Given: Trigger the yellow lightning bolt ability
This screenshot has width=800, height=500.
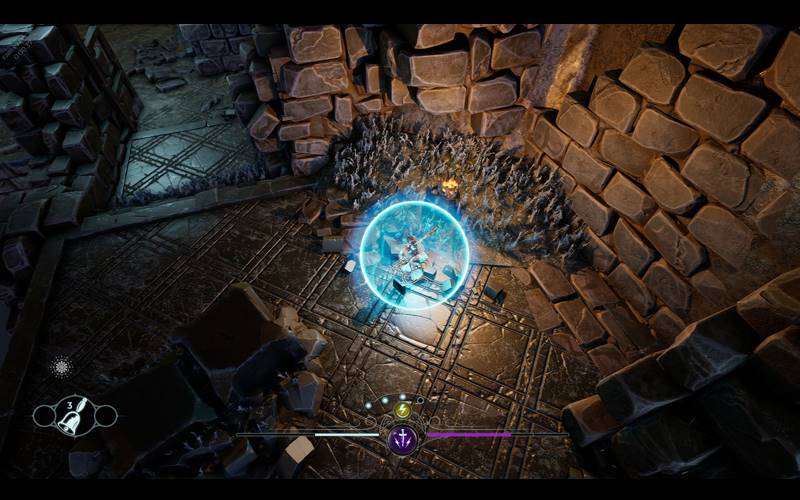Looking at the screenshot, I should pos(403,410).
